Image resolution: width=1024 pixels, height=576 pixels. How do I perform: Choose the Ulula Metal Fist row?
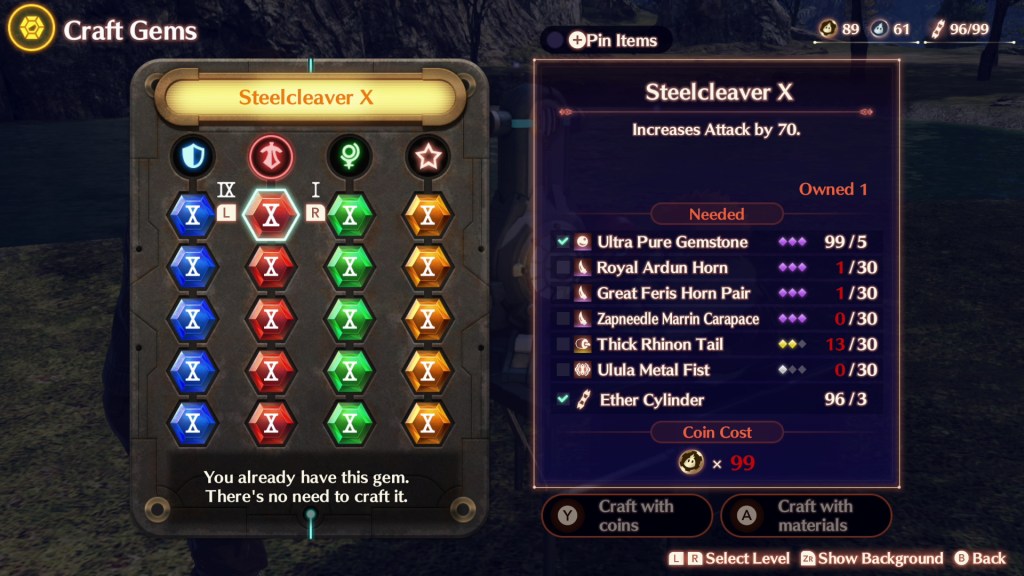(x=717, y=370)
